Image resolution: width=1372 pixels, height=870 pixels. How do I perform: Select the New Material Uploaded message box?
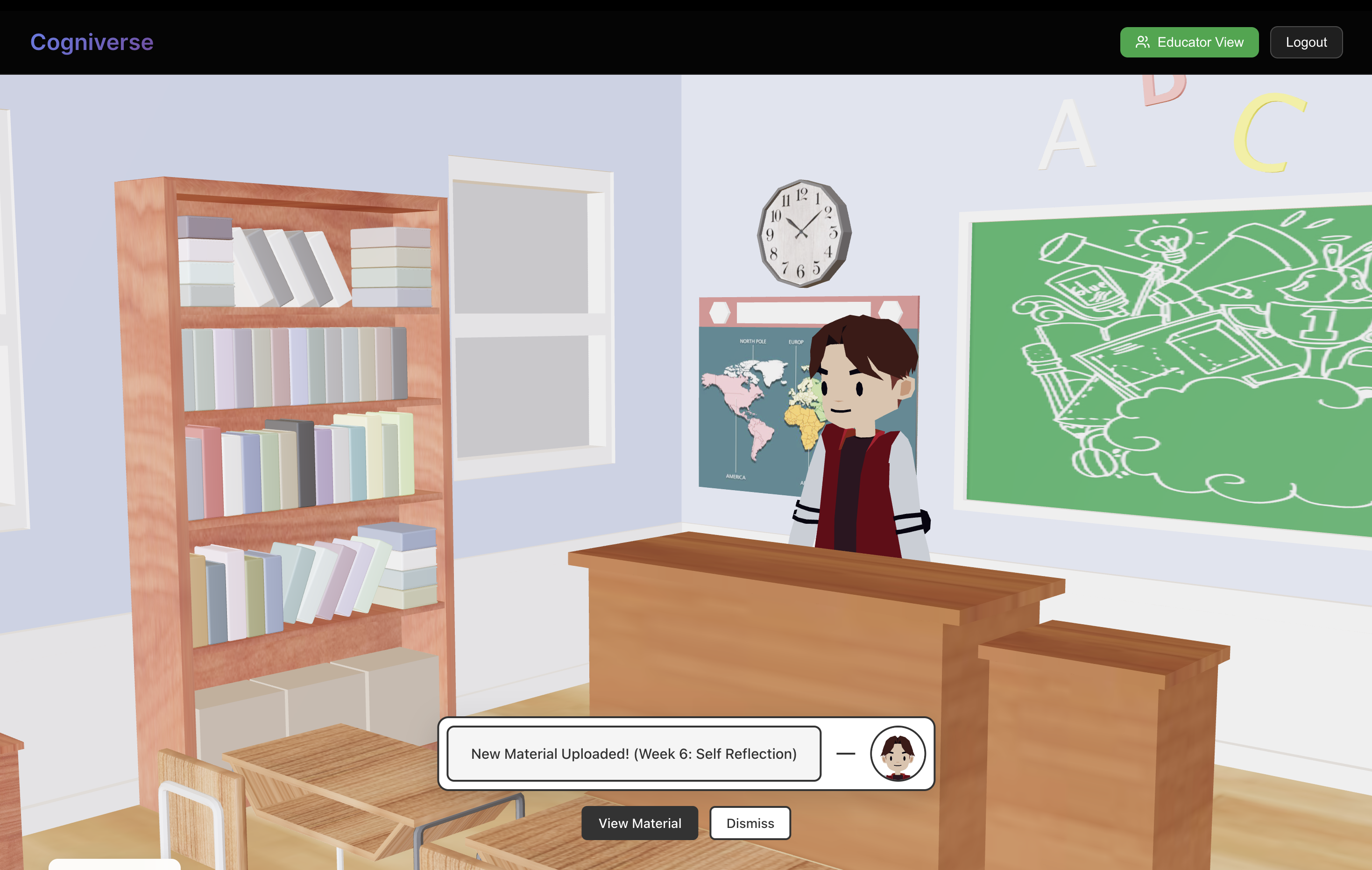pos(634,753)
